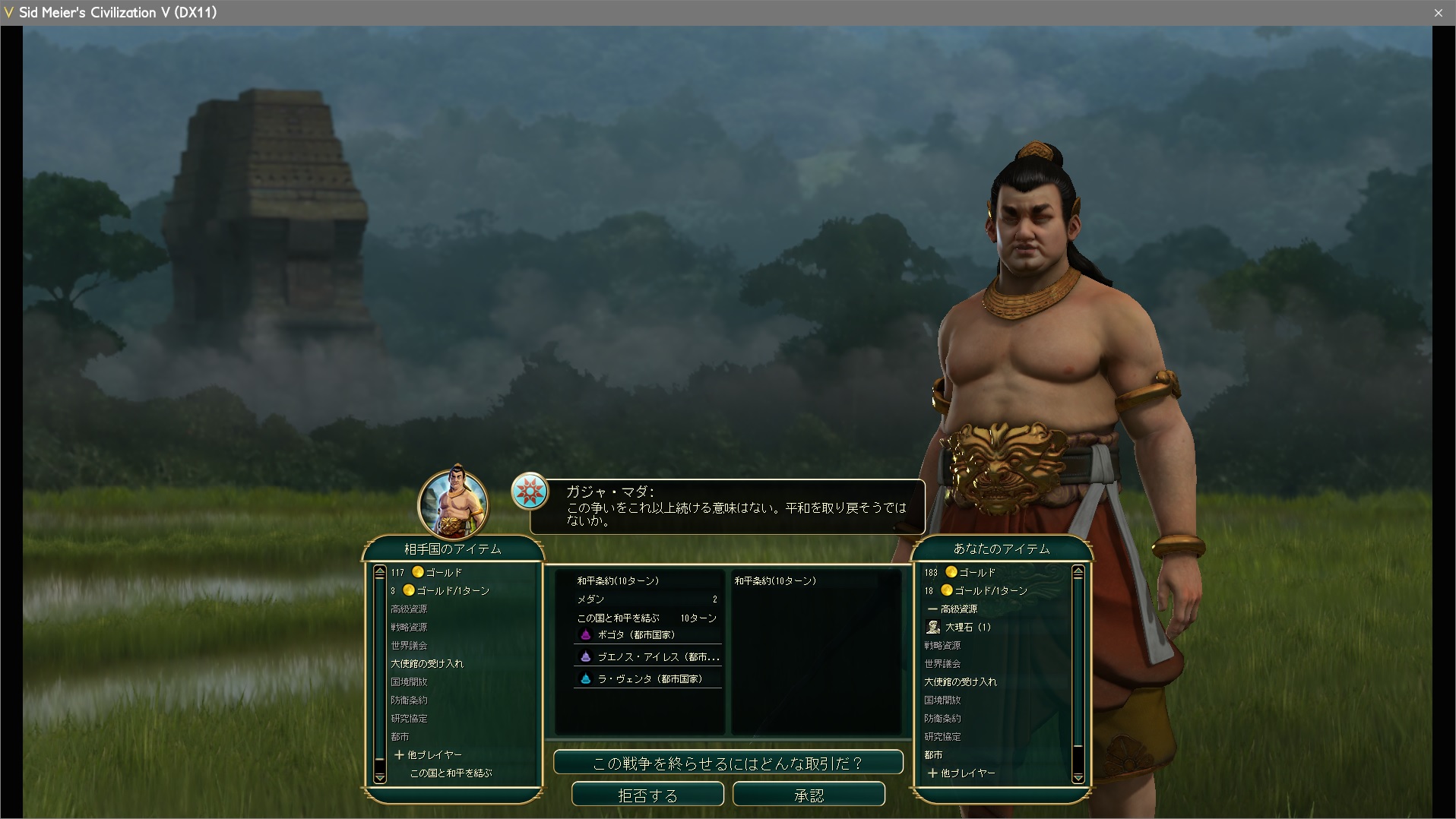Image resolution: width=1456 pixels, height=819 pixels.
Task: Collapse your 高級資源 luxury resources section
Action: (952, 609)
